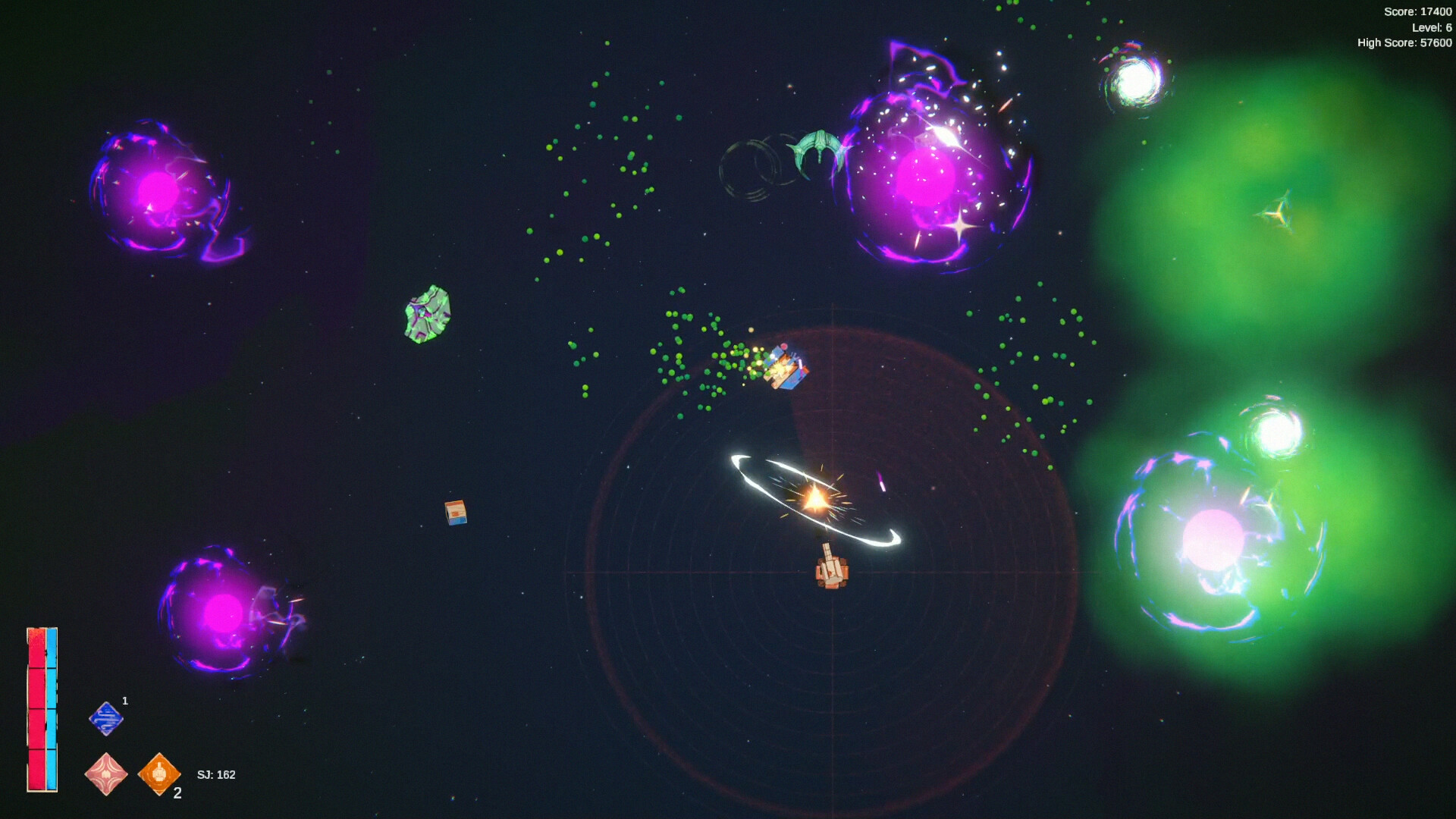This screenshot has height=819, width=1456.
Task: Click the High Score: 57600 text
Action: point(1401,42)
